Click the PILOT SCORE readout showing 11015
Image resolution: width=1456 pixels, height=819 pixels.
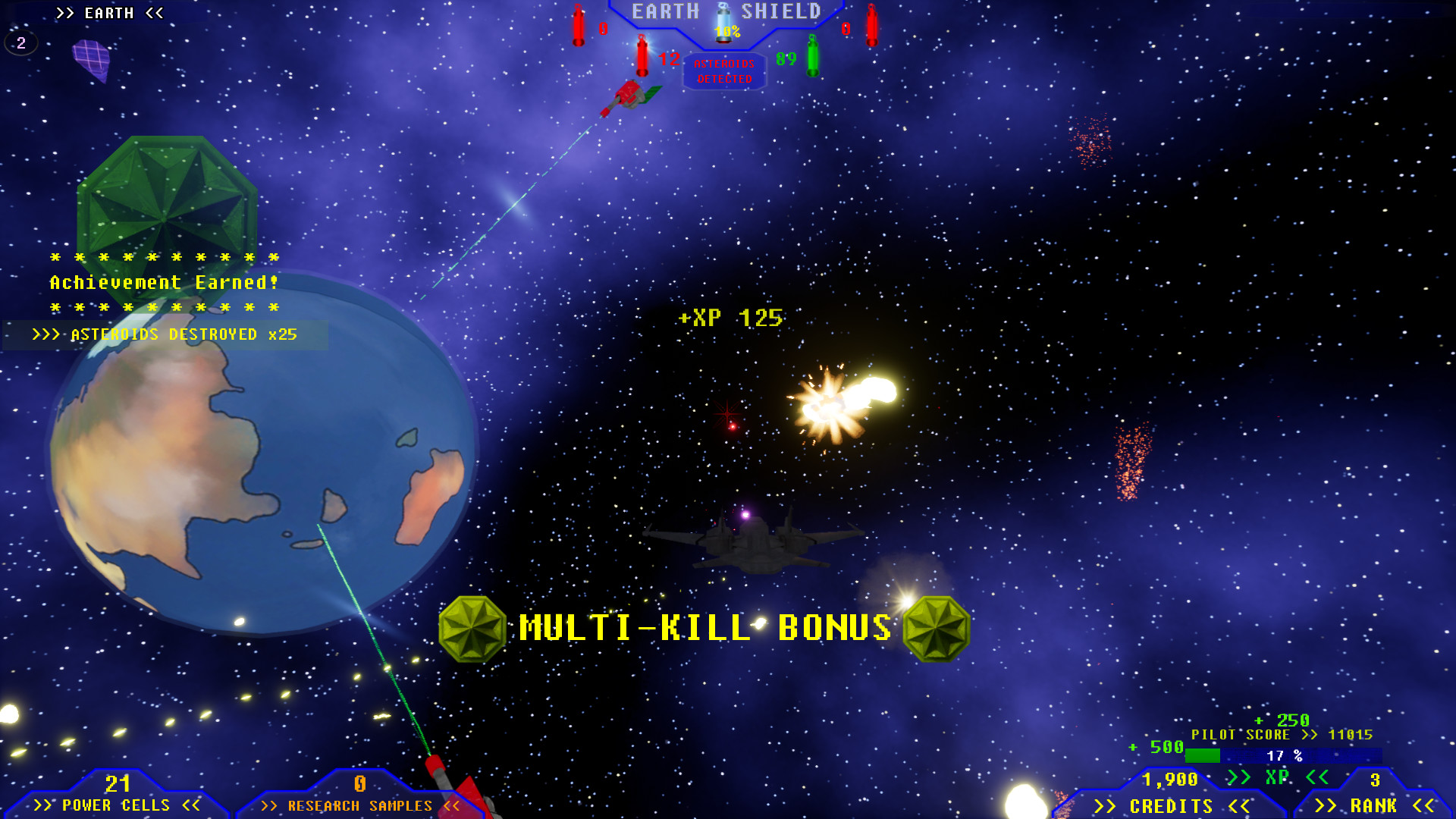click(1282, 734)
